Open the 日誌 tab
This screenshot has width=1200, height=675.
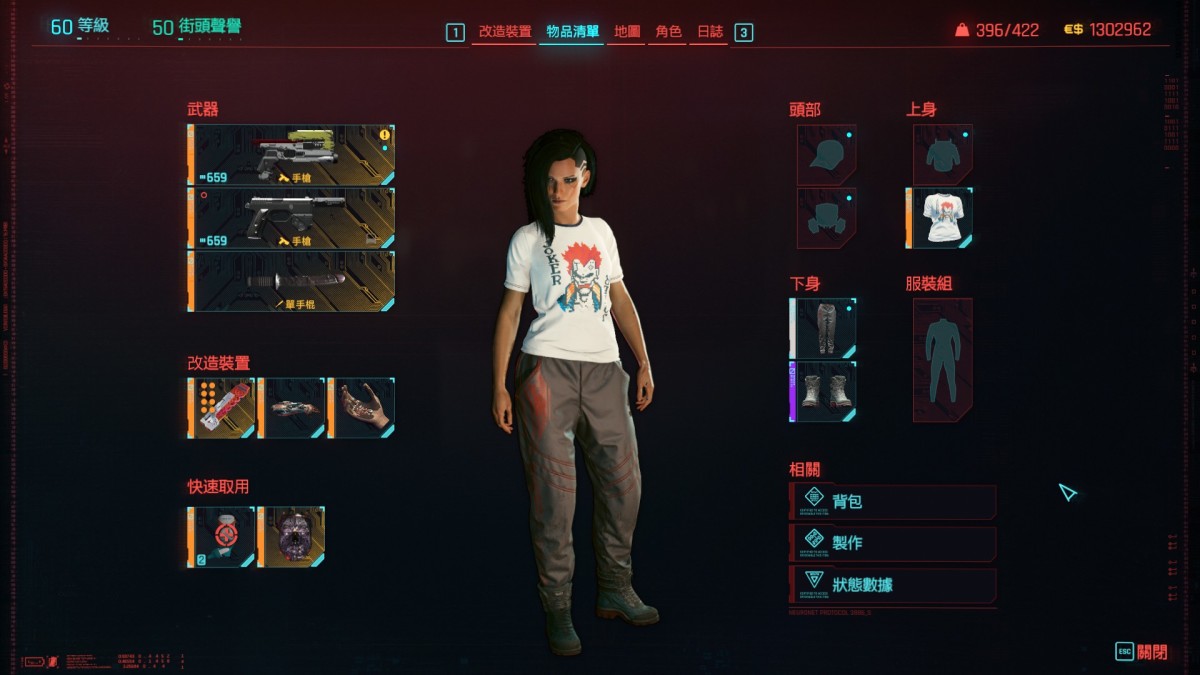[x=710, y=32]
